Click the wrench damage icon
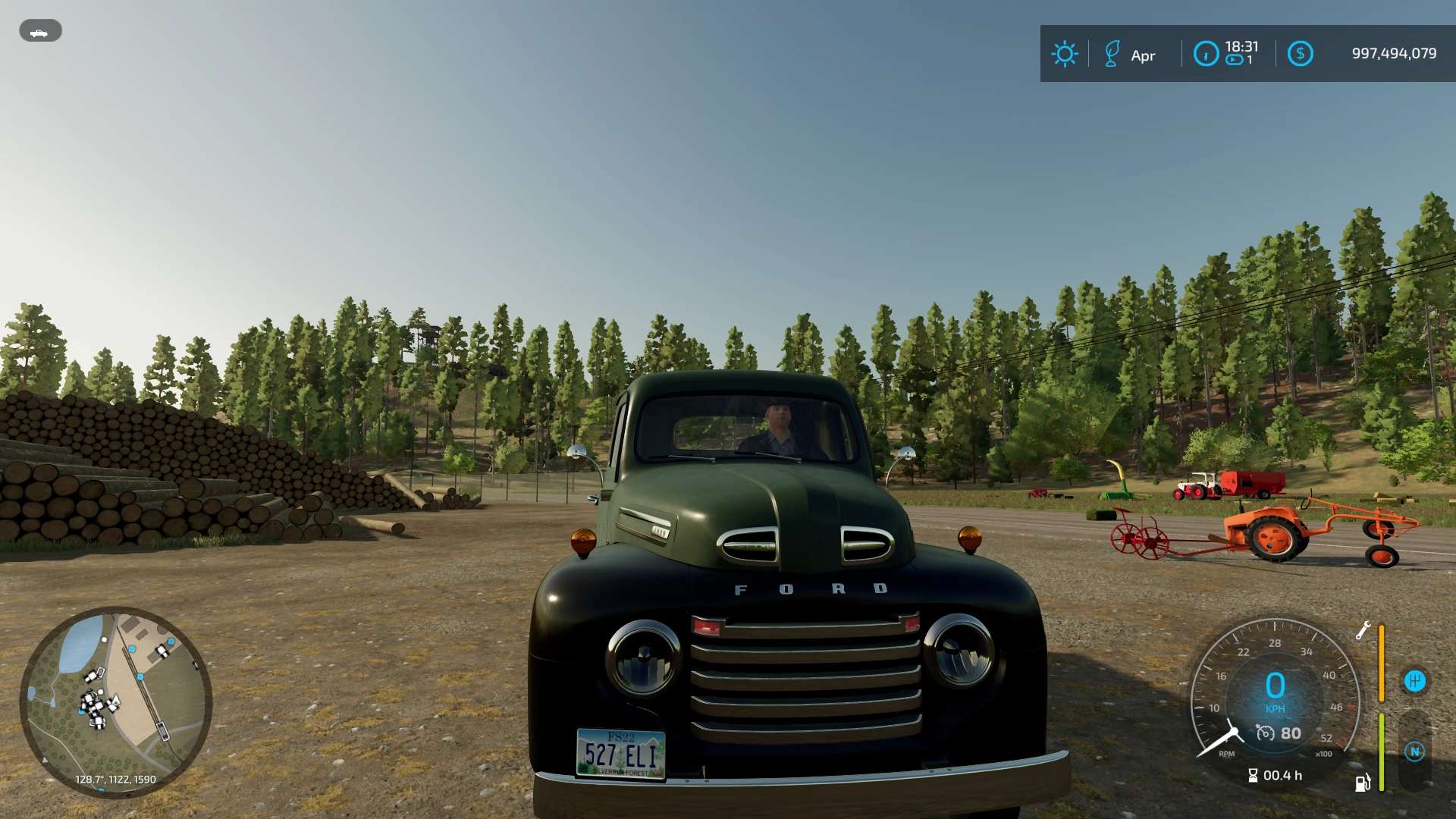 1363,630
